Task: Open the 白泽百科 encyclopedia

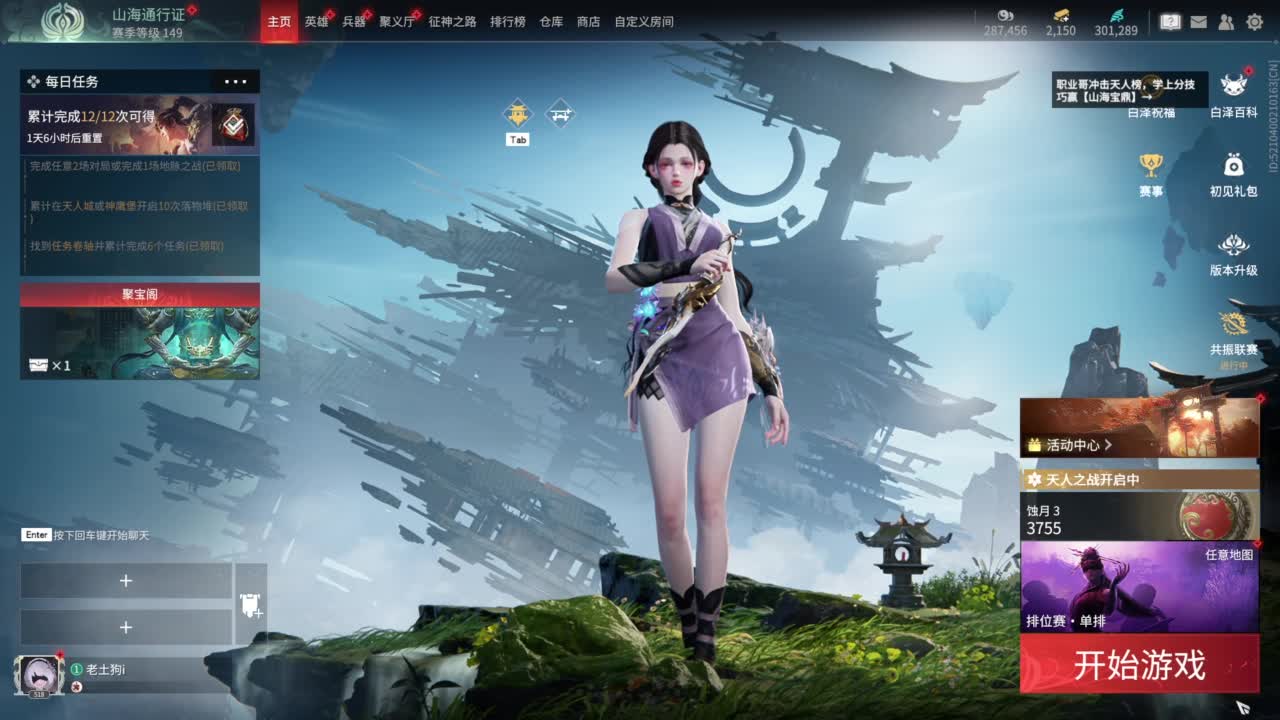Action: pyautogui.click(x=1234, y=94)
